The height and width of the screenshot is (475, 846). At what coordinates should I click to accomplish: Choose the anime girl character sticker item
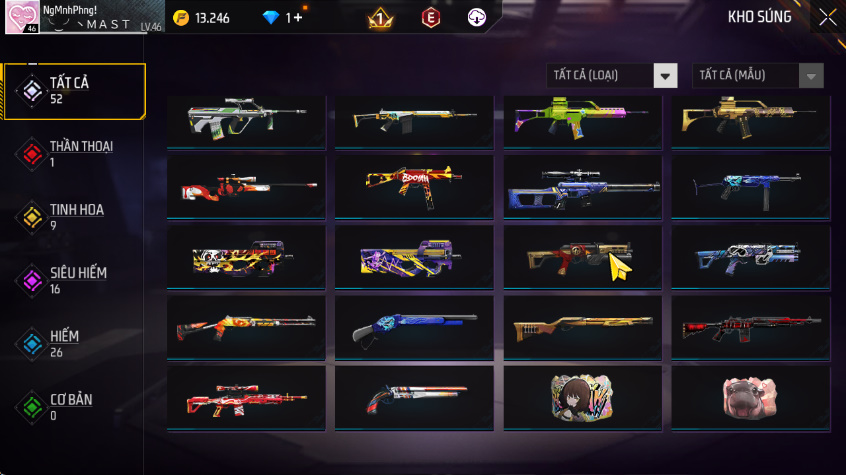click(582, 398)
